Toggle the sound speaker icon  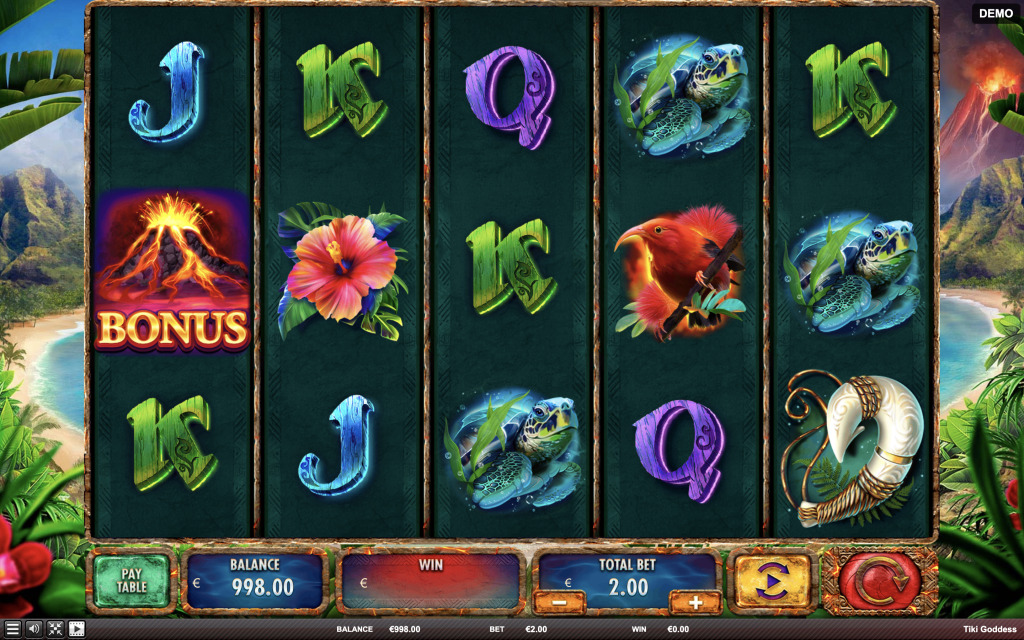tap(34, 629)
